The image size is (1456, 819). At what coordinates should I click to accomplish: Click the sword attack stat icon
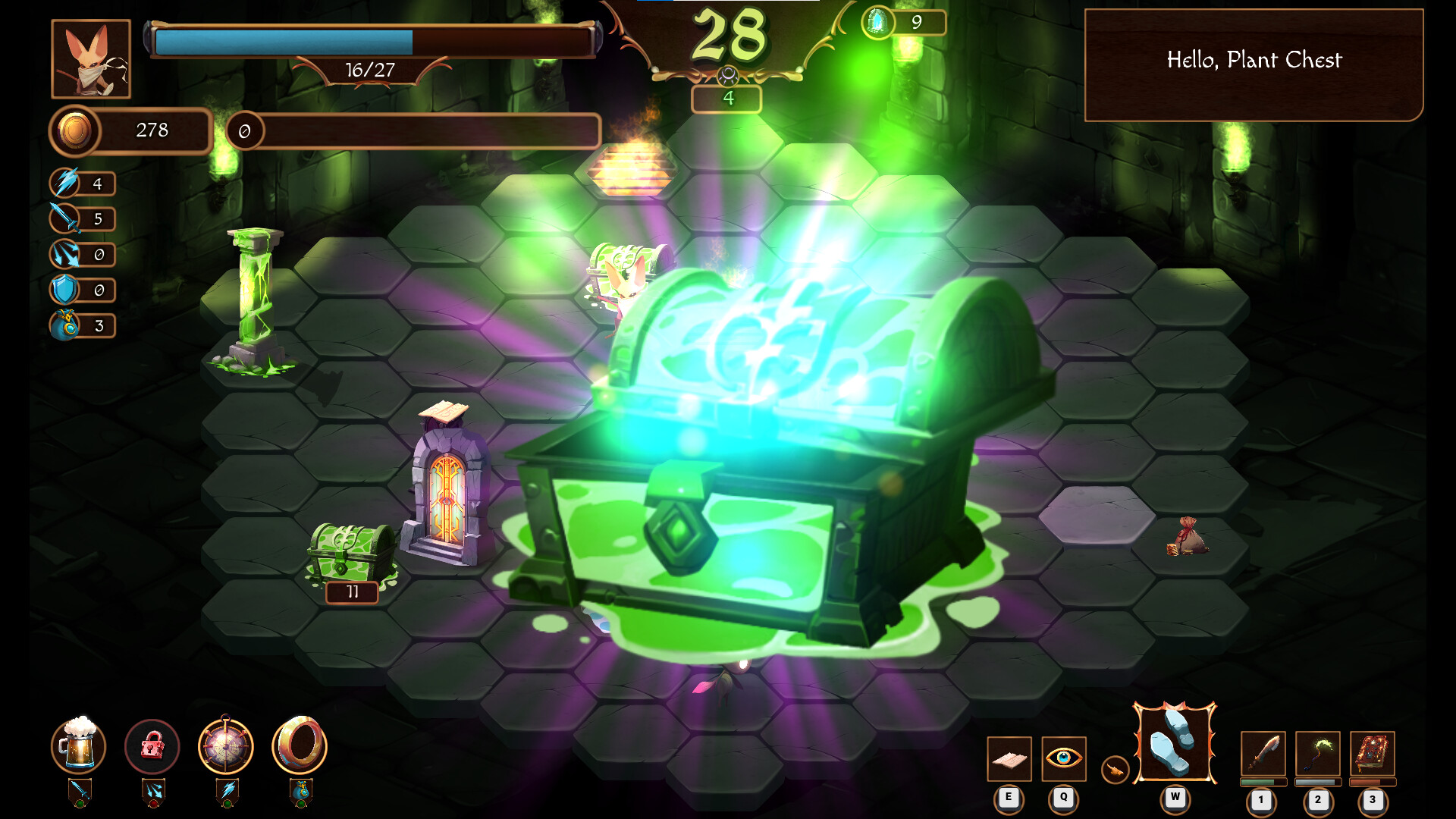click(x=67, y=218)
